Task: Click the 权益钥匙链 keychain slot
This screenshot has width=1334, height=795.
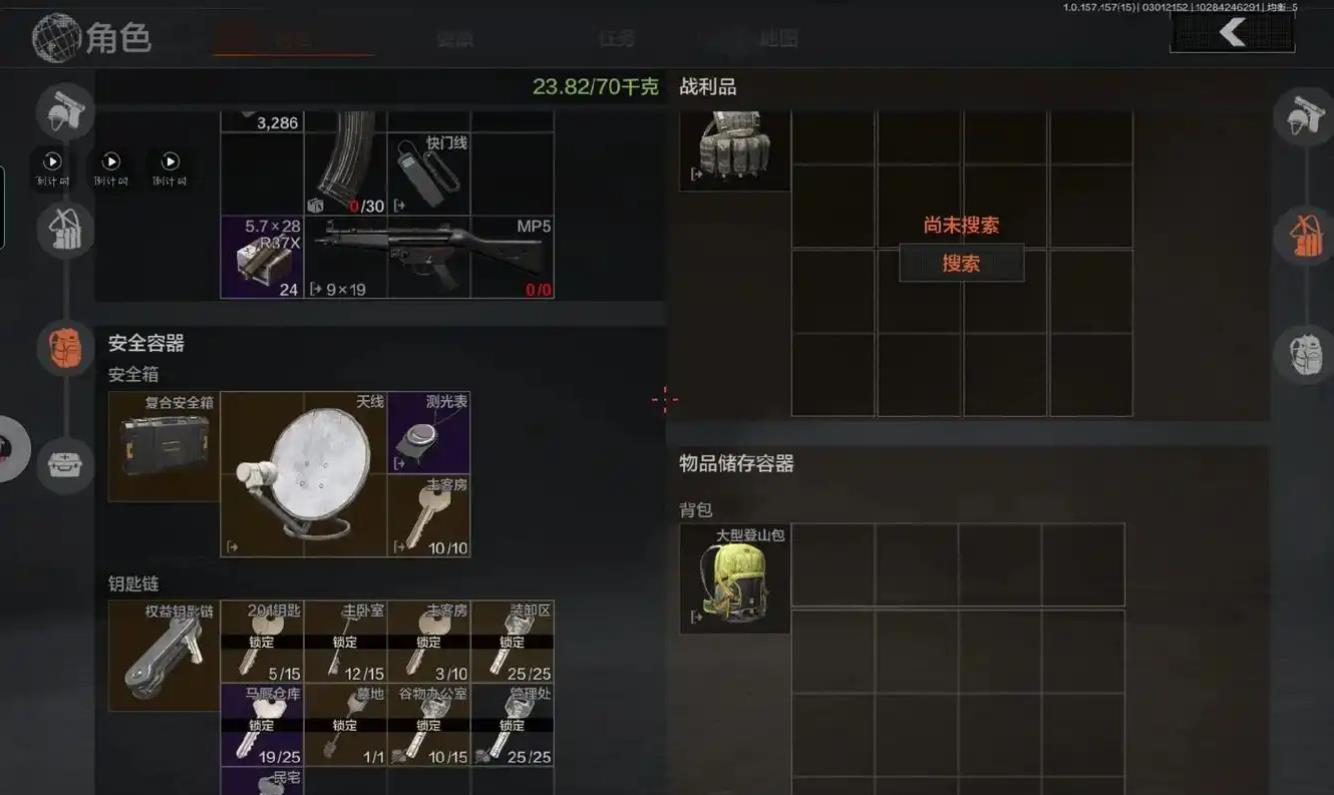Action: (x=164, y=655)
